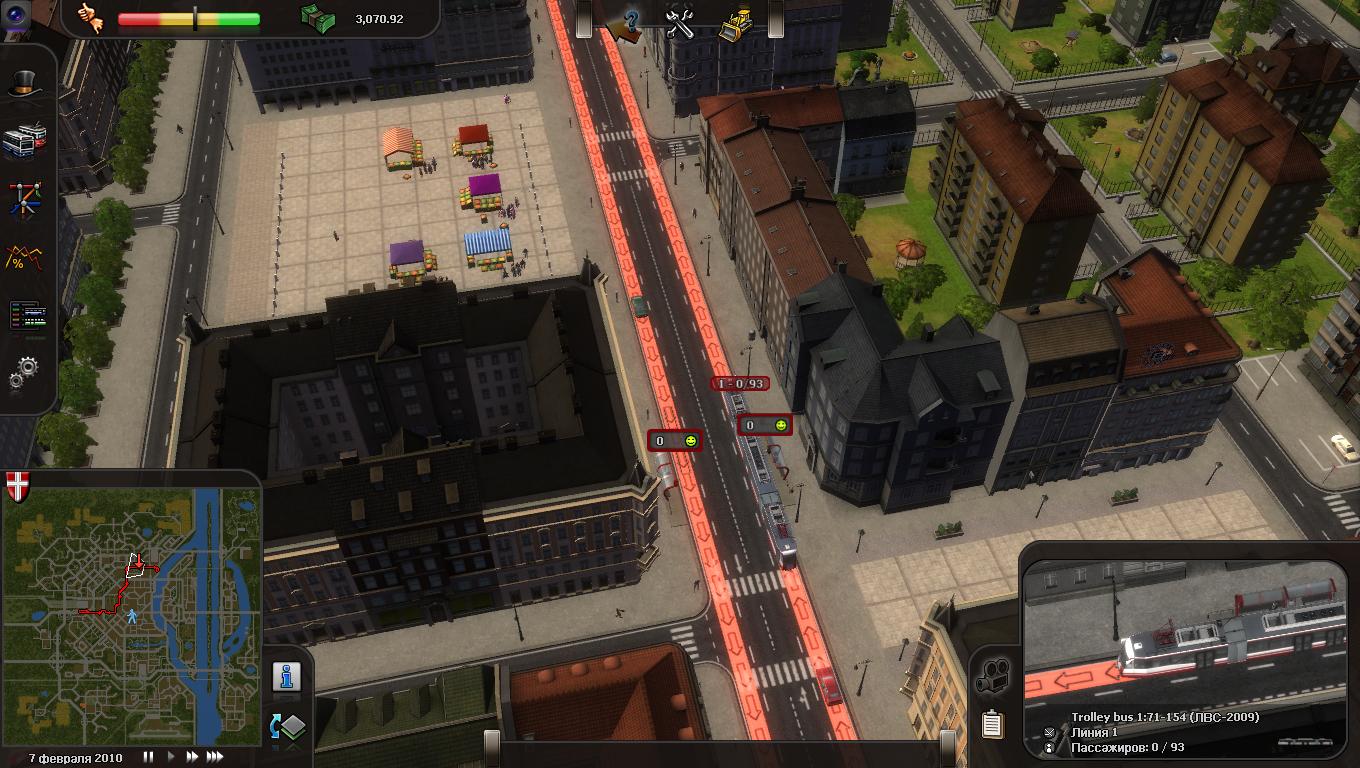Open the line network editor icon
This screenshot has width=1360, height=768.
coord(24,198)
